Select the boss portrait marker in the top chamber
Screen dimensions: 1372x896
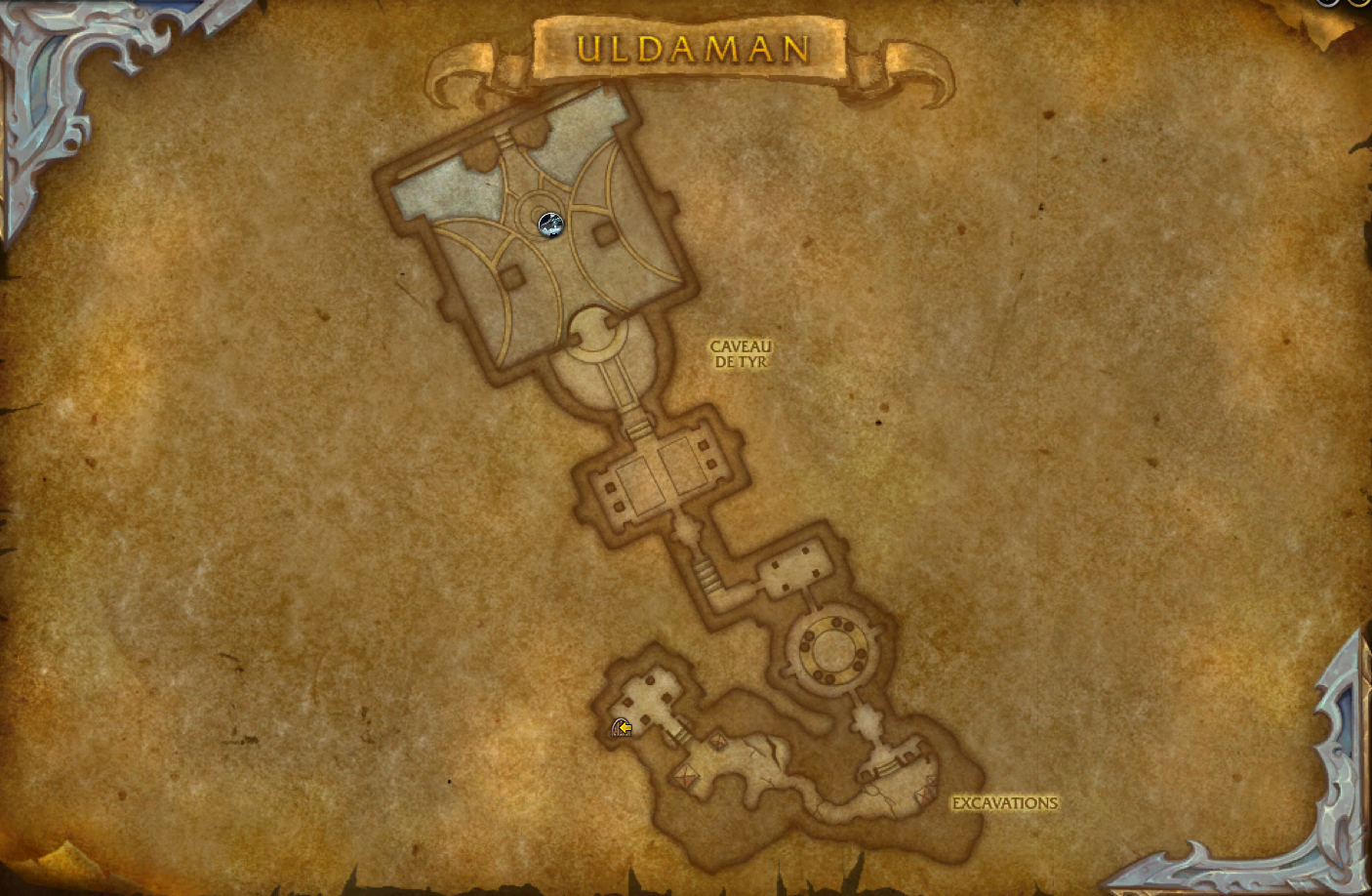(x=548, y=224)
